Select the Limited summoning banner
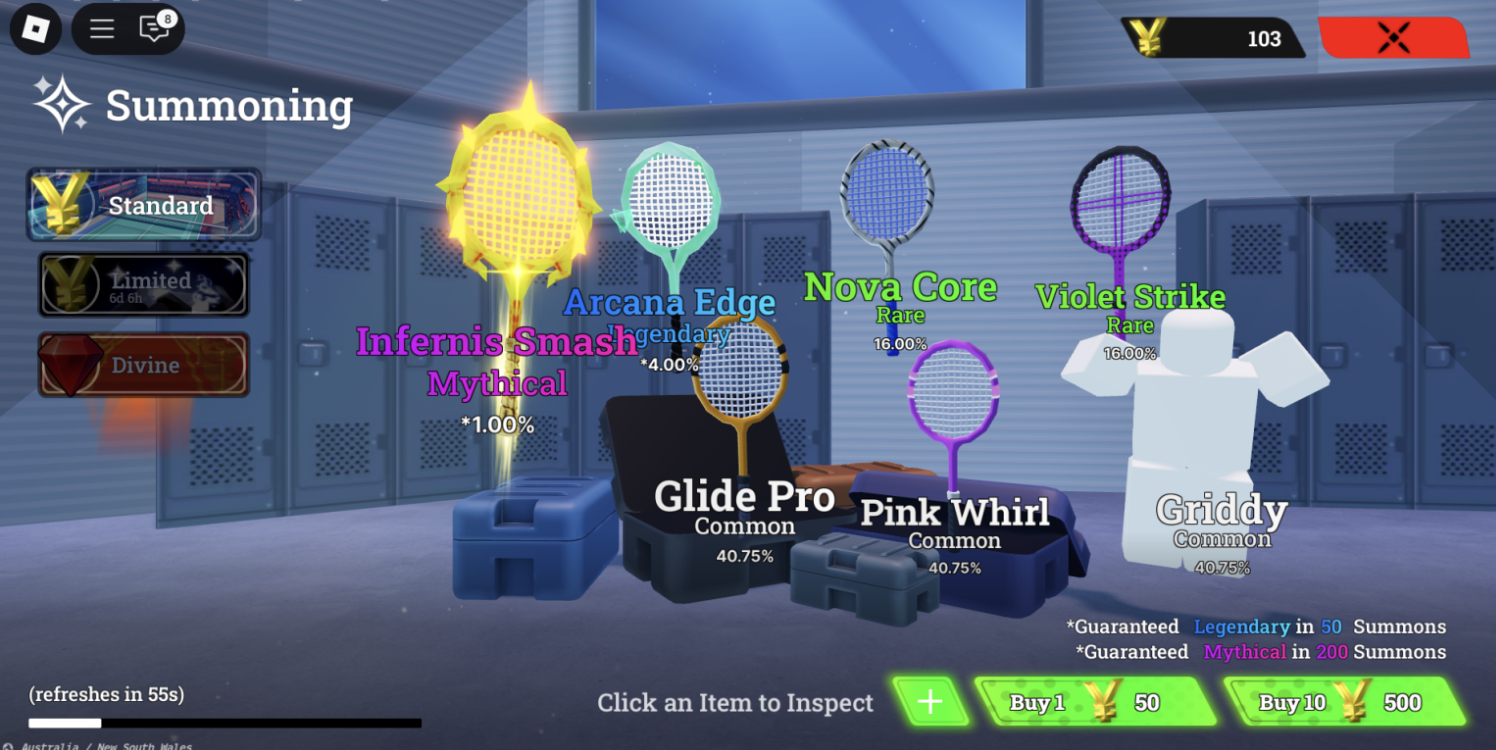Image resolution: width=1496 pixels, height=750 pixels. click(x=145, y=284)
